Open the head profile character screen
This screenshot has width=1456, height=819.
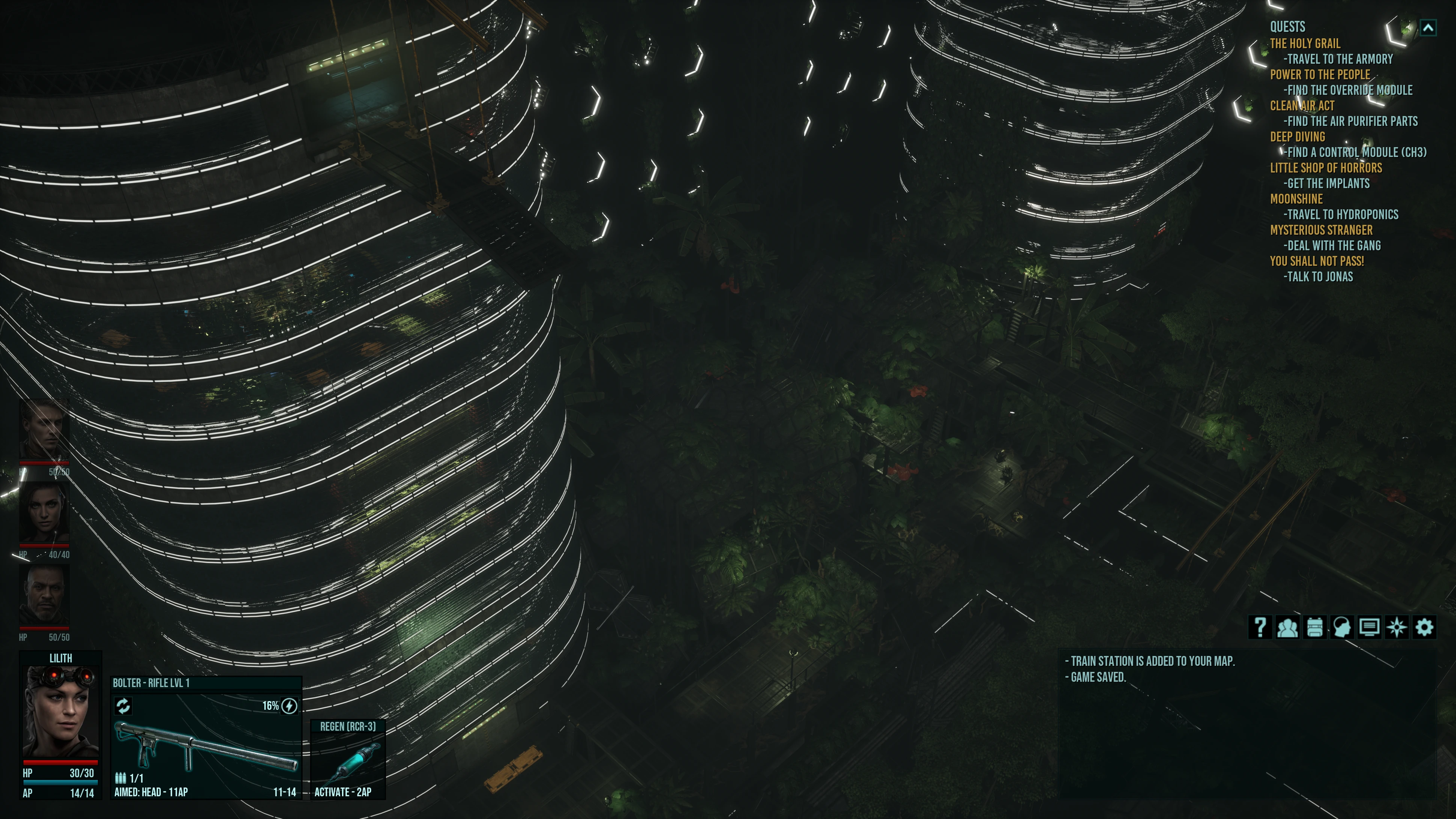point(1342,627)
